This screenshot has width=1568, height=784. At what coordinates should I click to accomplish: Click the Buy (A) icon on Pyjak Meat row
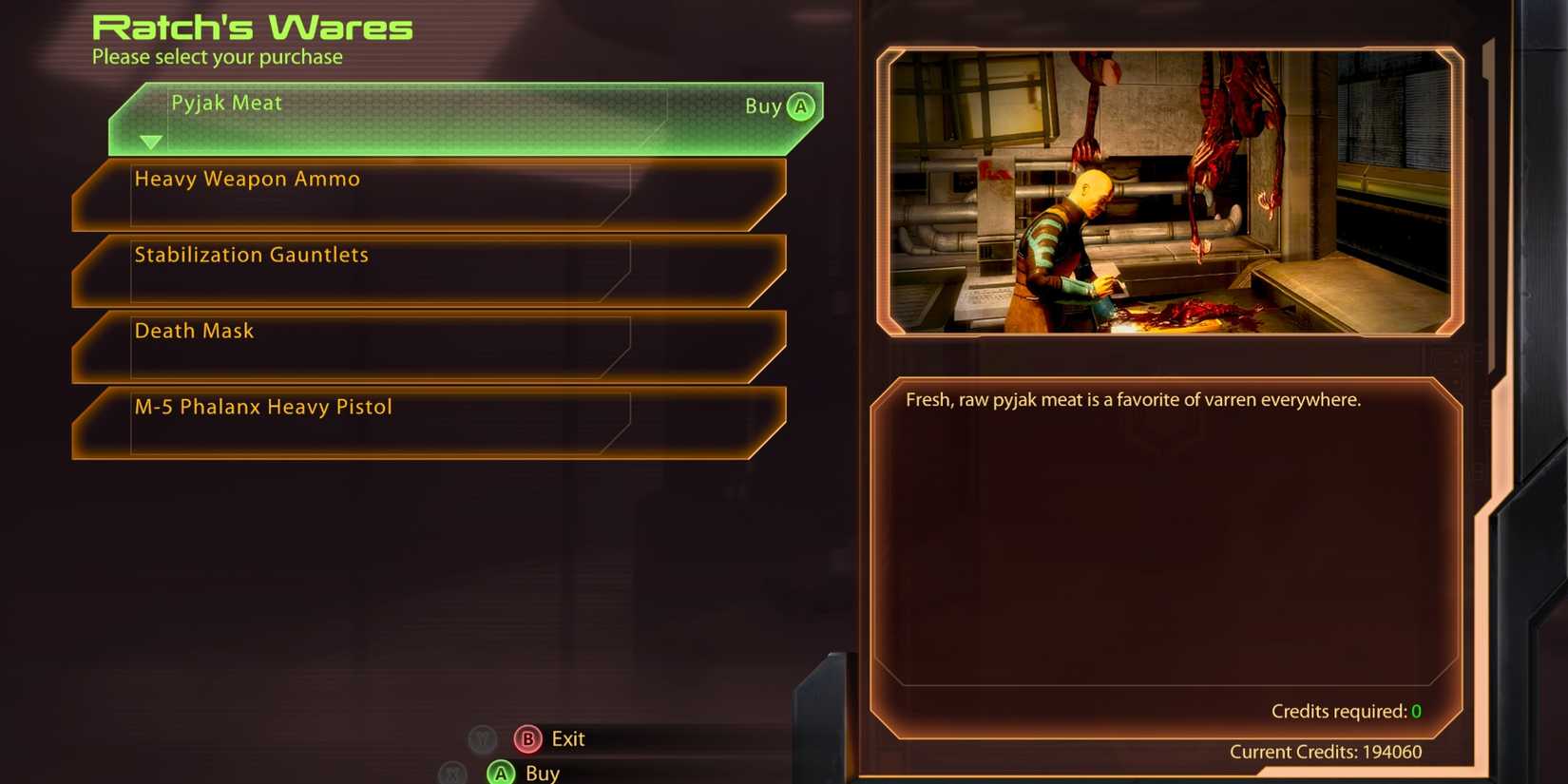tap(800, 106)
